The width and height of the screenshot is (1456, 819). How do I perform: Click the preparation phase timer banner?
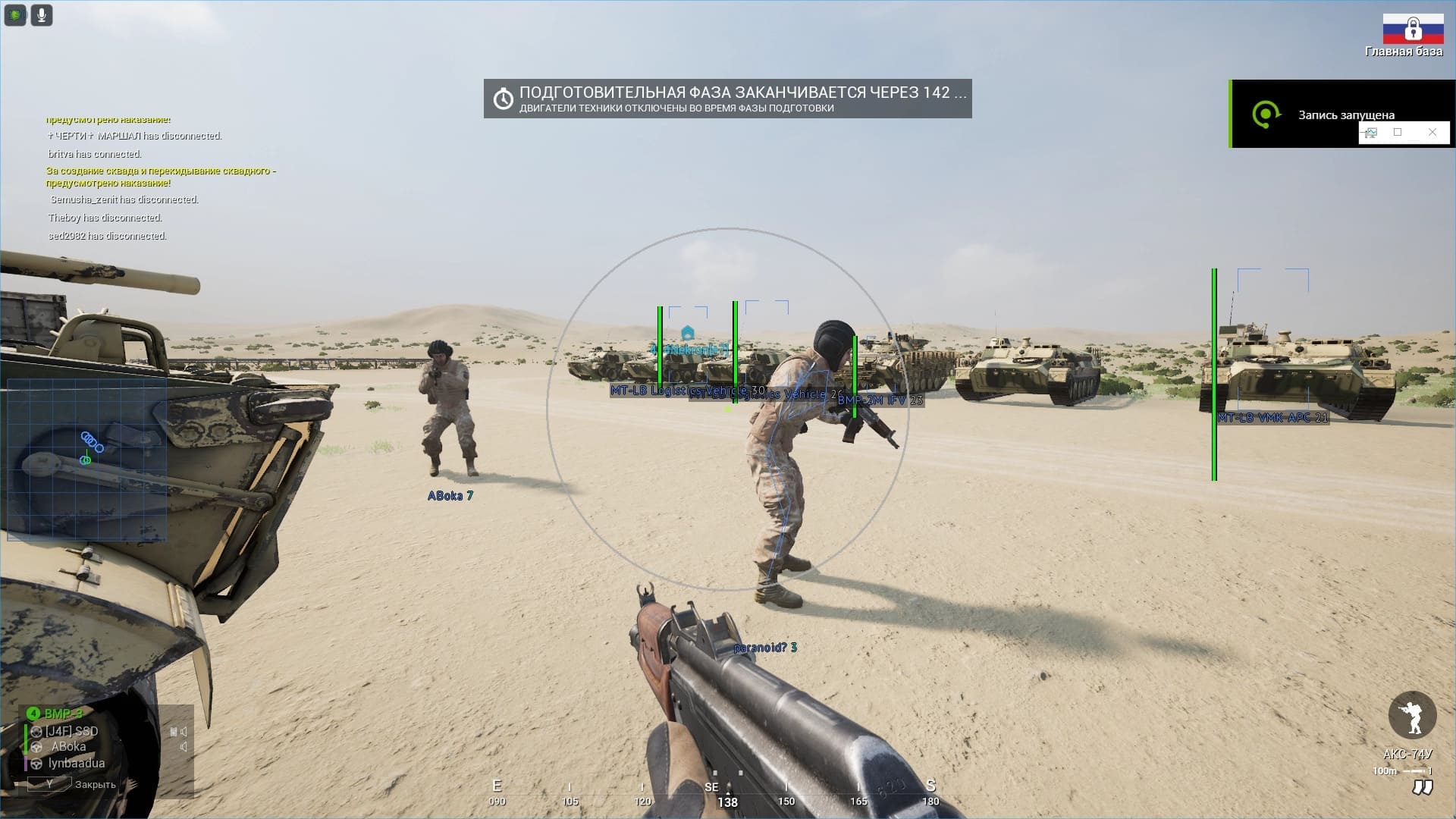pyautogui.click(x=727, y=99)
